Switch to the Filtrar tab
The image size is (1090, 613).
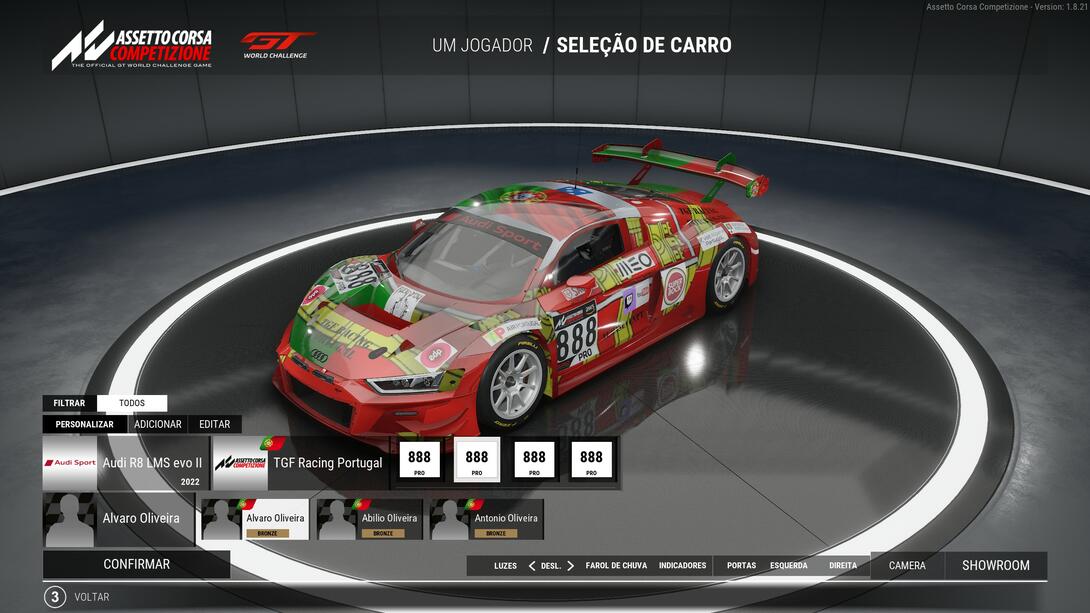(69, 403)
